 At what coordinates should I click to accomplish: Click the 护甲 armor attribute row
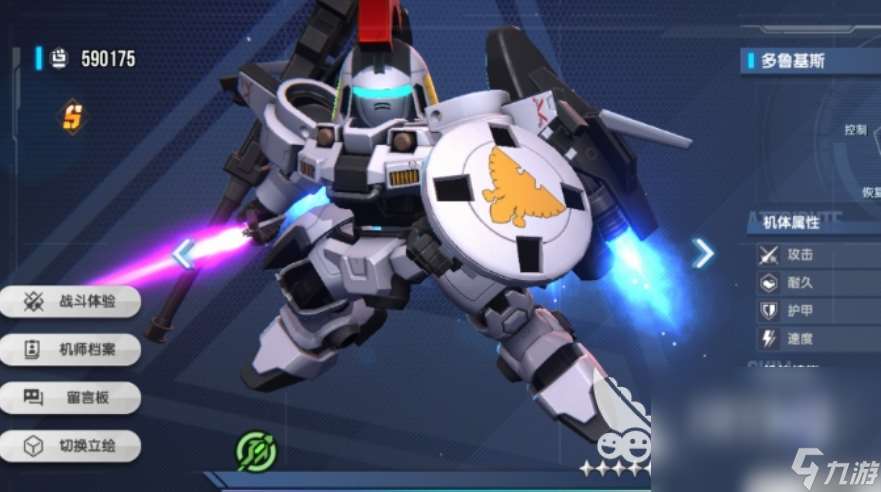812,311
